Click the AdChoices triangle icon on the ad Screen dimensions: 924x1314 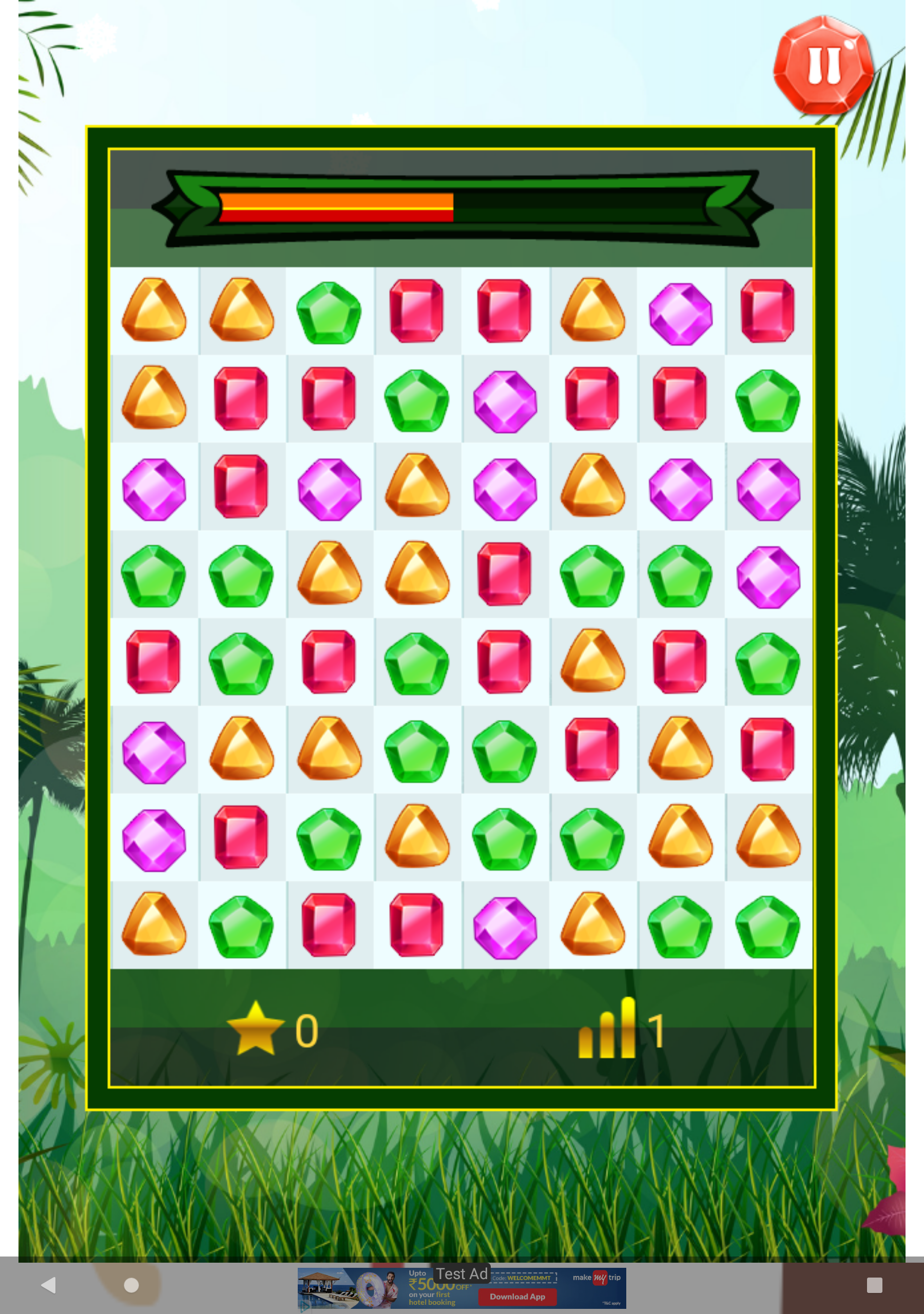pos(306,1308)
